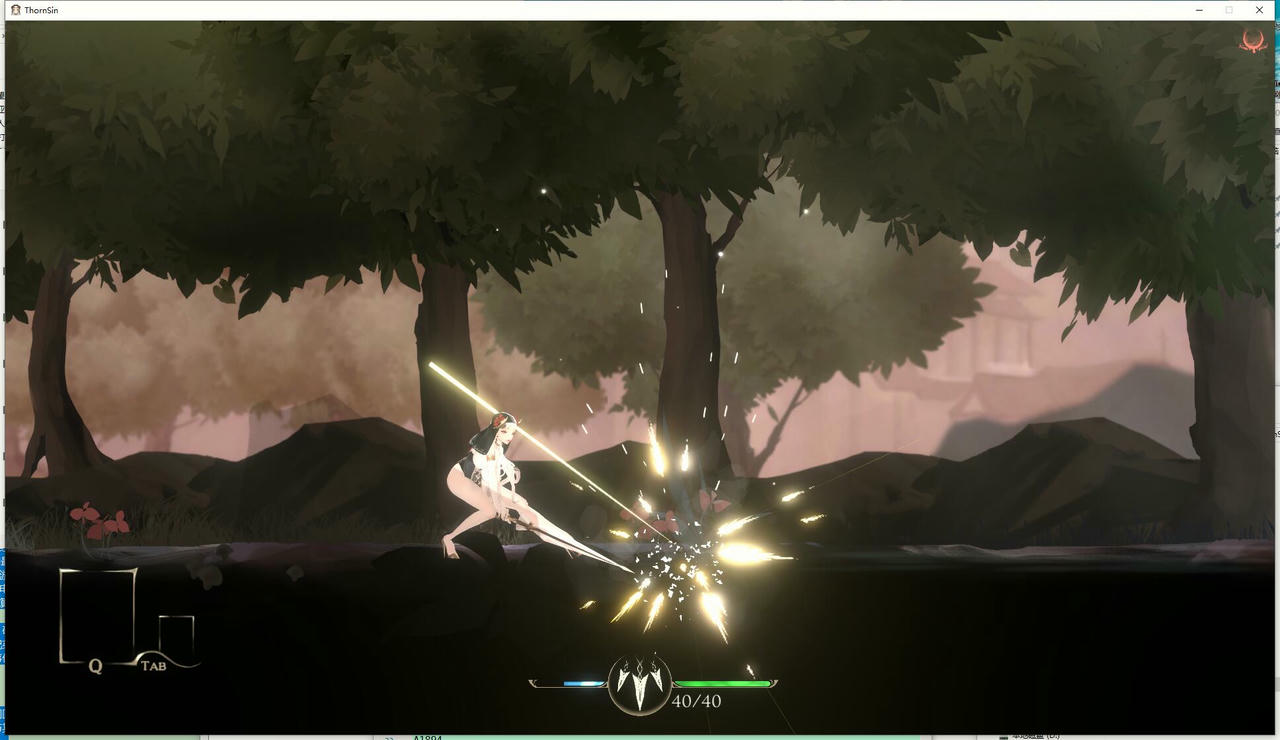Image resolution: width=1280 pixels, height=740 pixels.
Task: Minimize the ThornSin window
Action: pyautogui.click(x=1198, y=10)
